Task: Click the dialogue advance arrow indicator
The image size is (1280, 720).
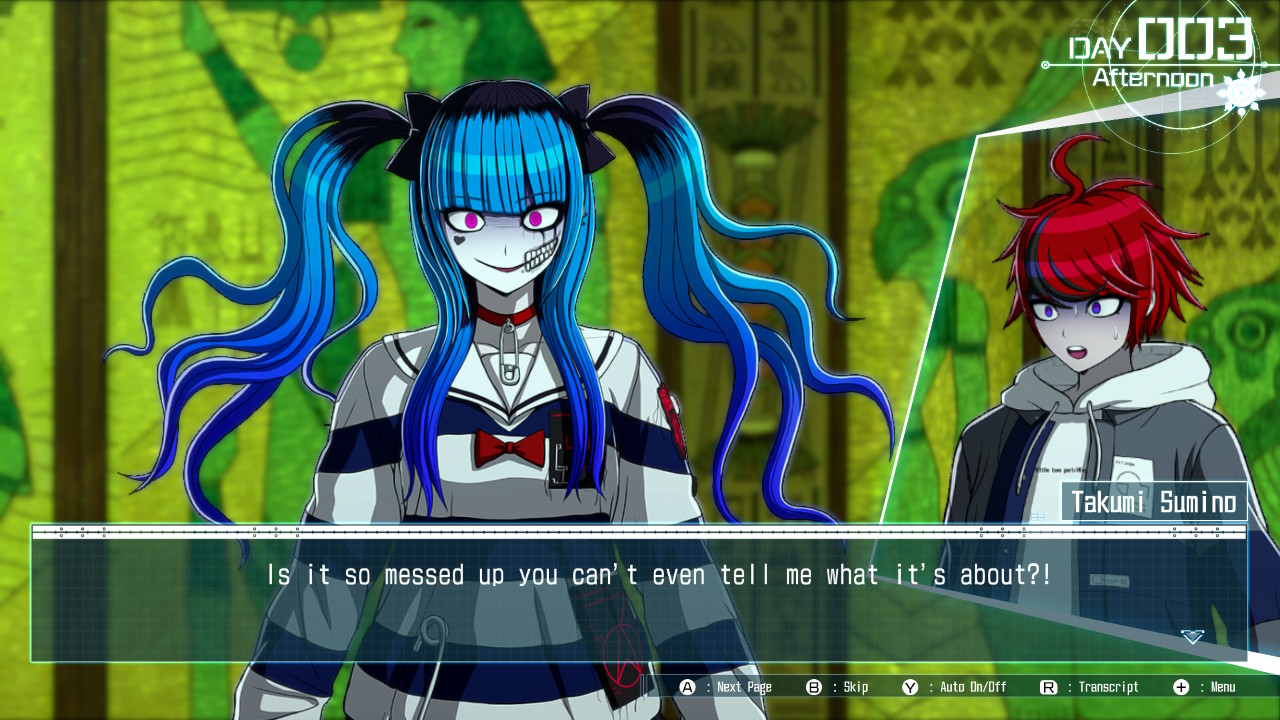Action: point(1192,637)
